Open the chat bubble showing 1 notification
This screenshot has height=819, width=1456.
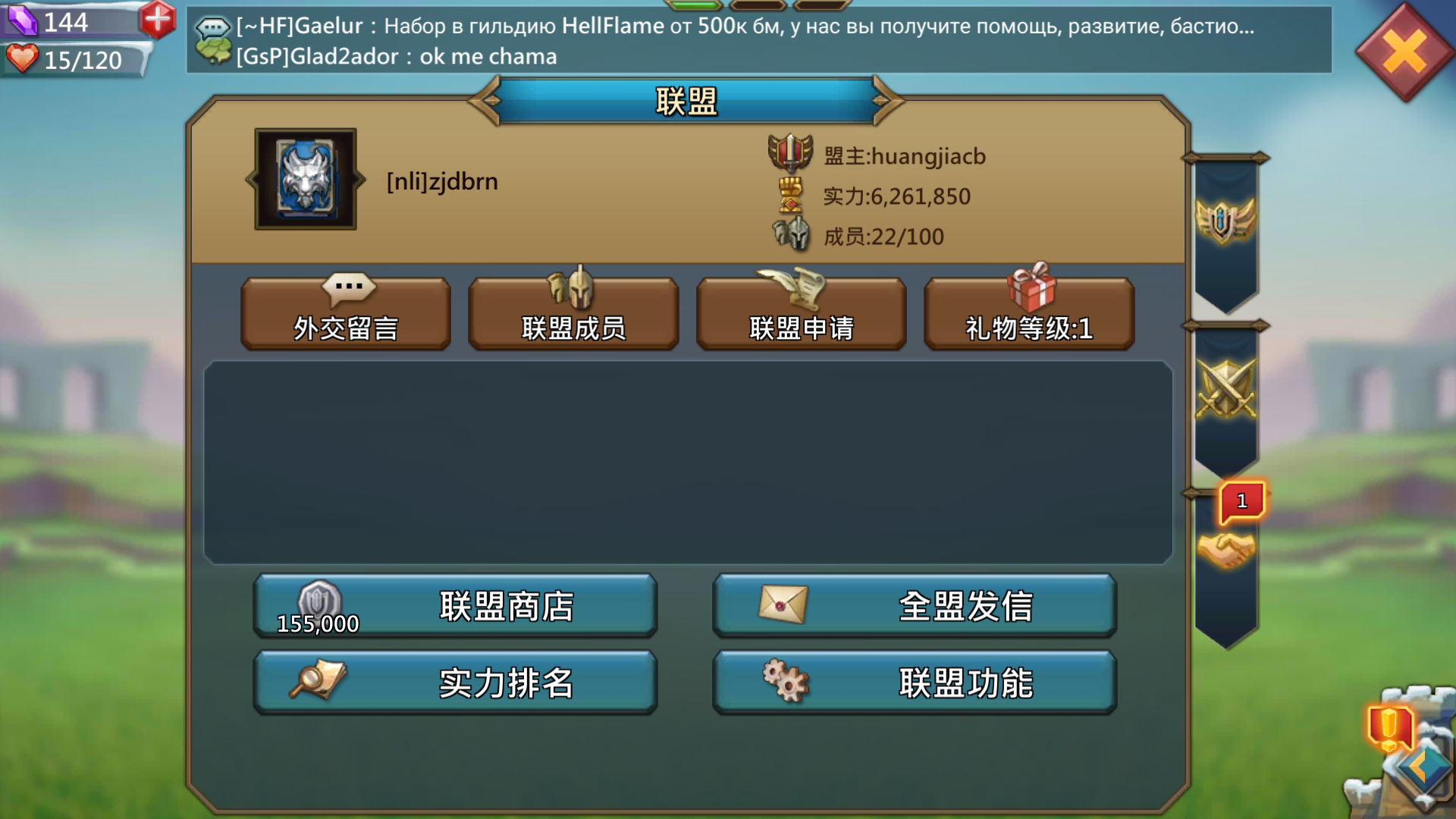1241,502
